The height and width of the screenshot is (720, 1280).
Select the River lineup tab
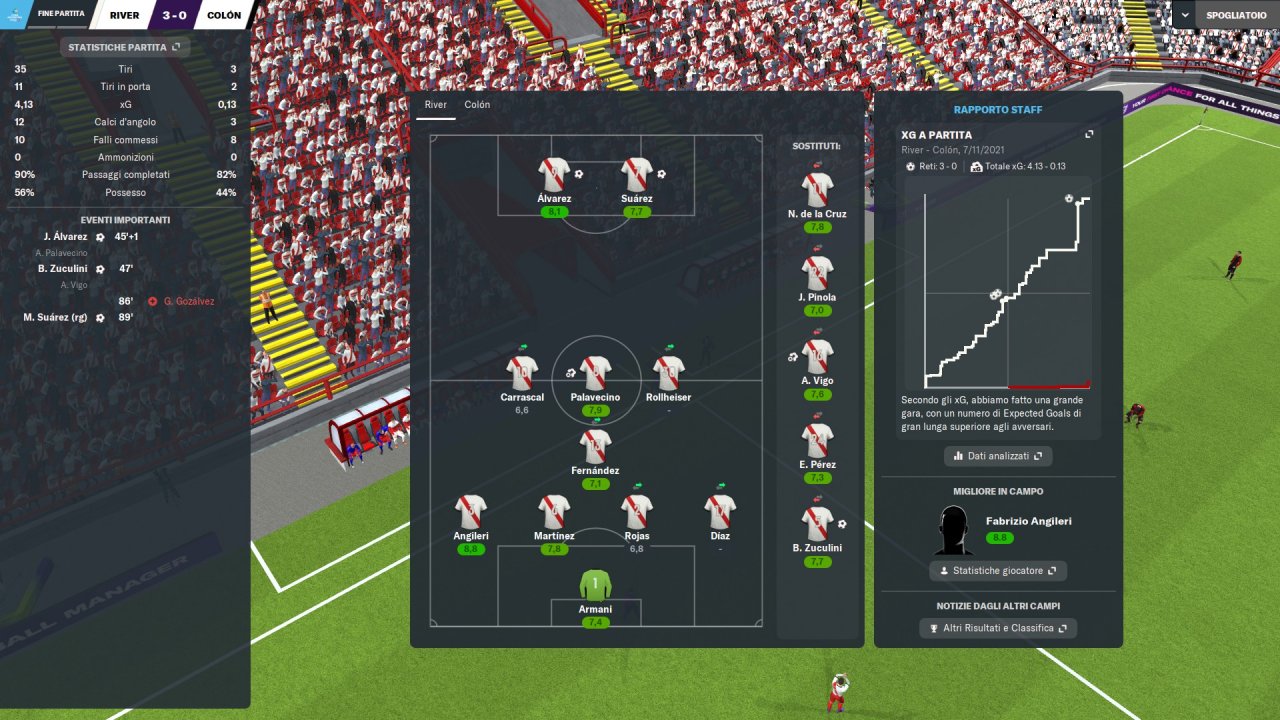point(435,105)
